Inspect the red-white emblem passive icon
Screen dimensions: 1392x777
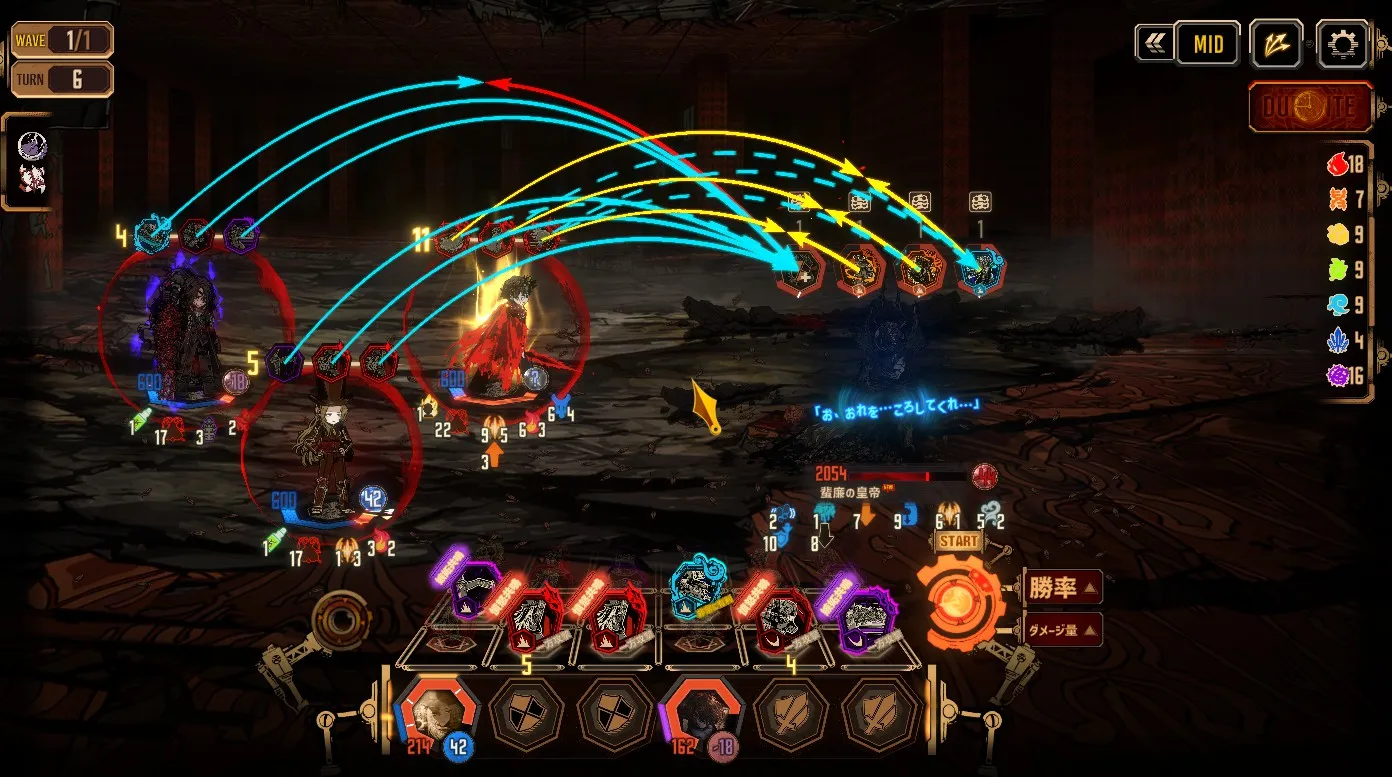[x=33, y=180]
